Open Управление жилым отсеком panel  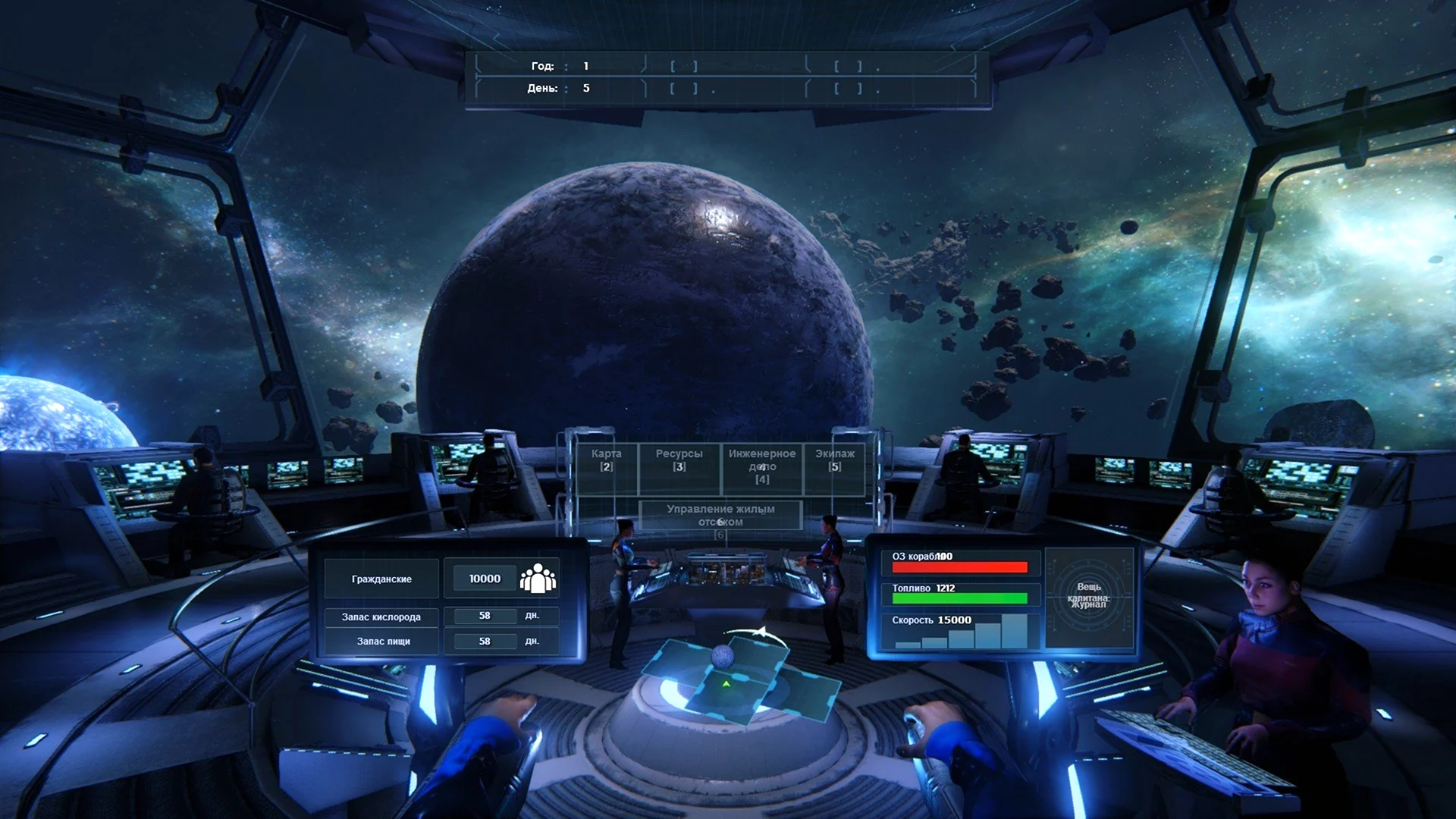[720, 516]
